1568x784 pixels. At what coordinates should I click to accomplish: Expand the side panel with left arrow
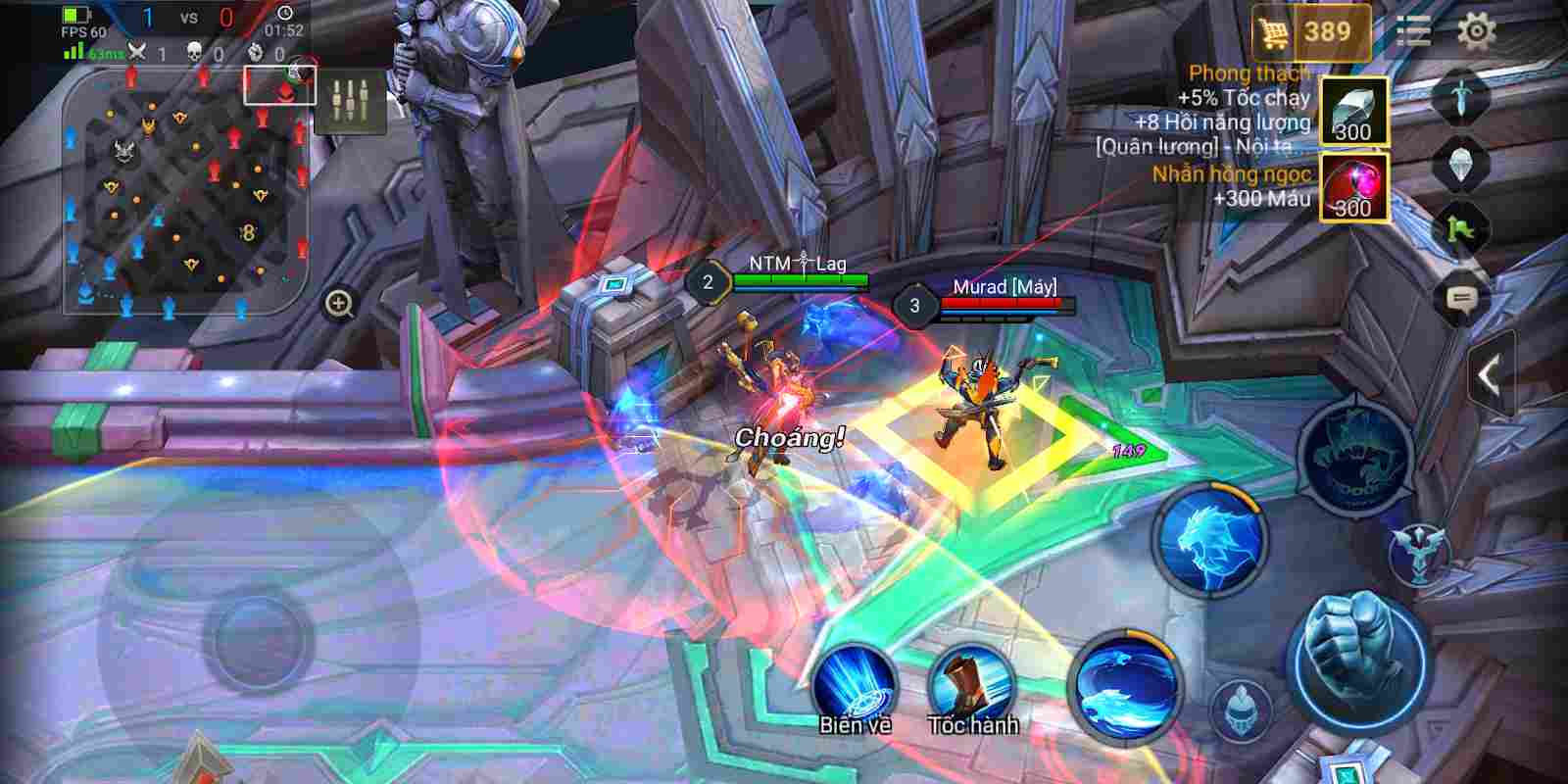point(1490,375)
